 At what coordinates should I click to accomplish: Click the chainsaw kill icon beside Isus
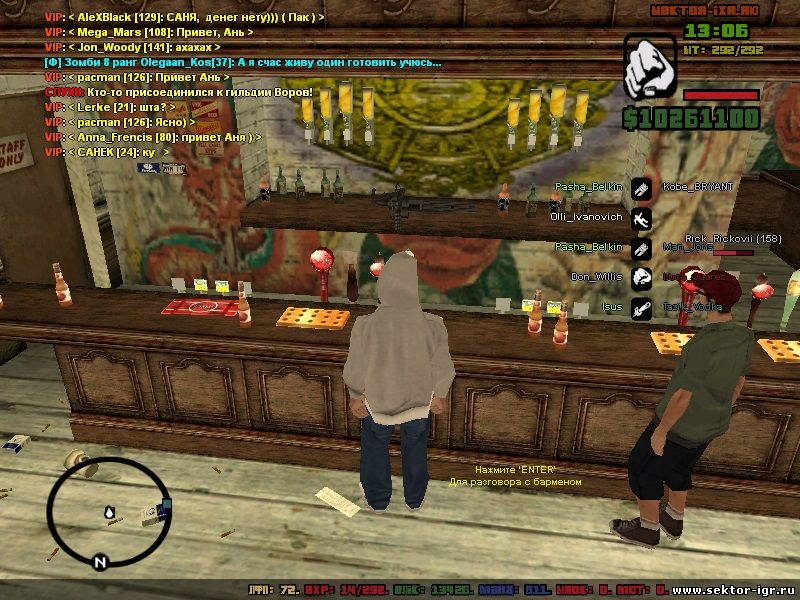tap(641, 308)
